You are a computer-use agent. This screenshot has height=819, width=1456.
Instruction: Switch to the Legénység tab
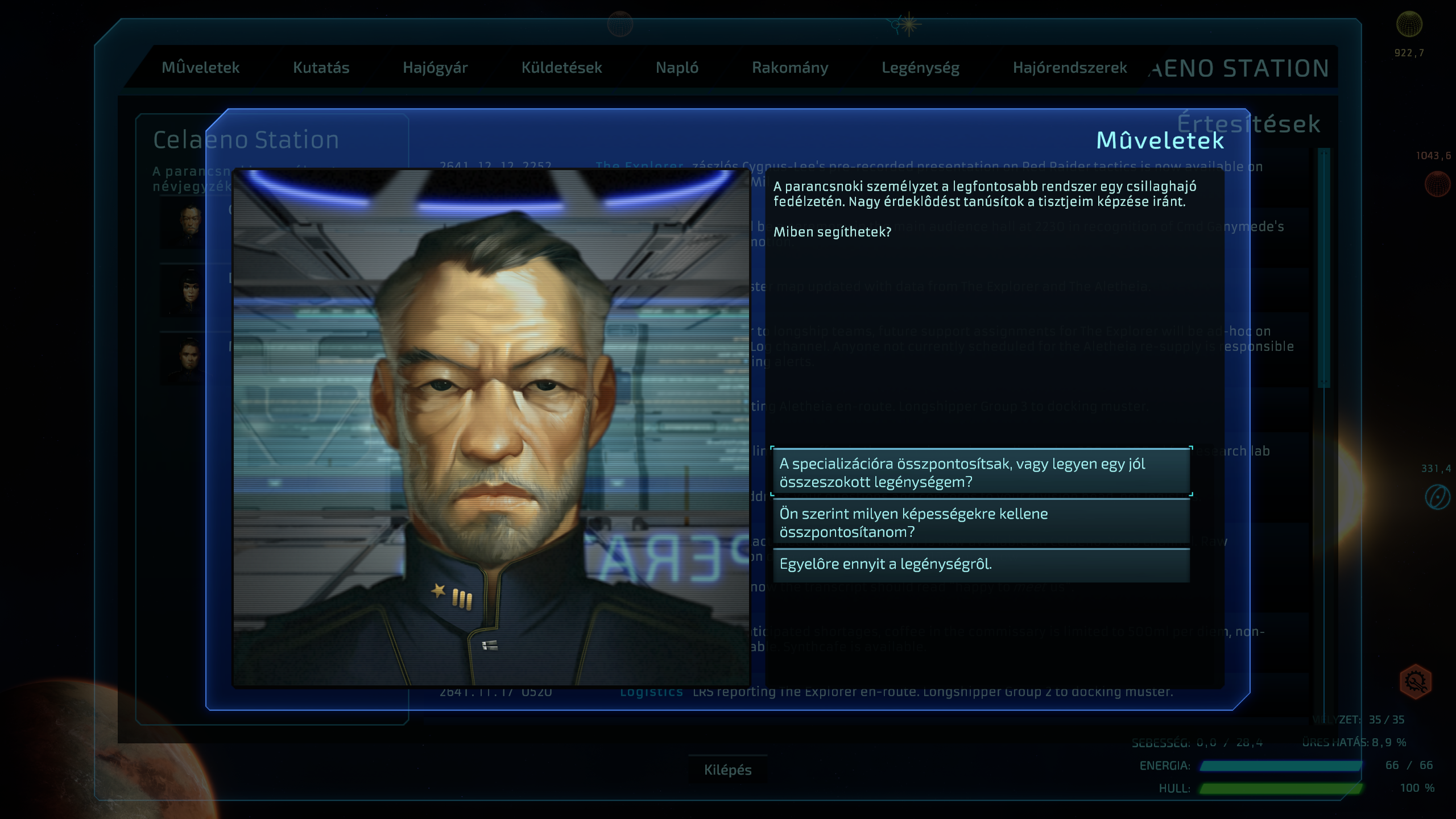pyautogui.click(x=920, y=68)
